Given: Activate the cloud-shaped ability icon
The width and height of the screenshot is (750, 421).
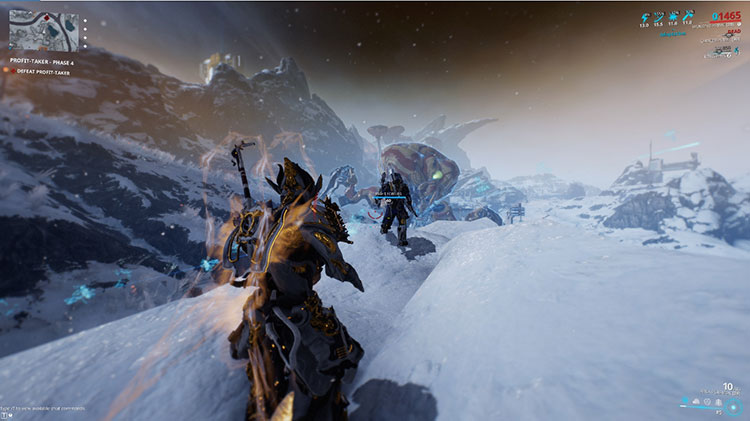Looking at the screenshot, I should 695,401.
